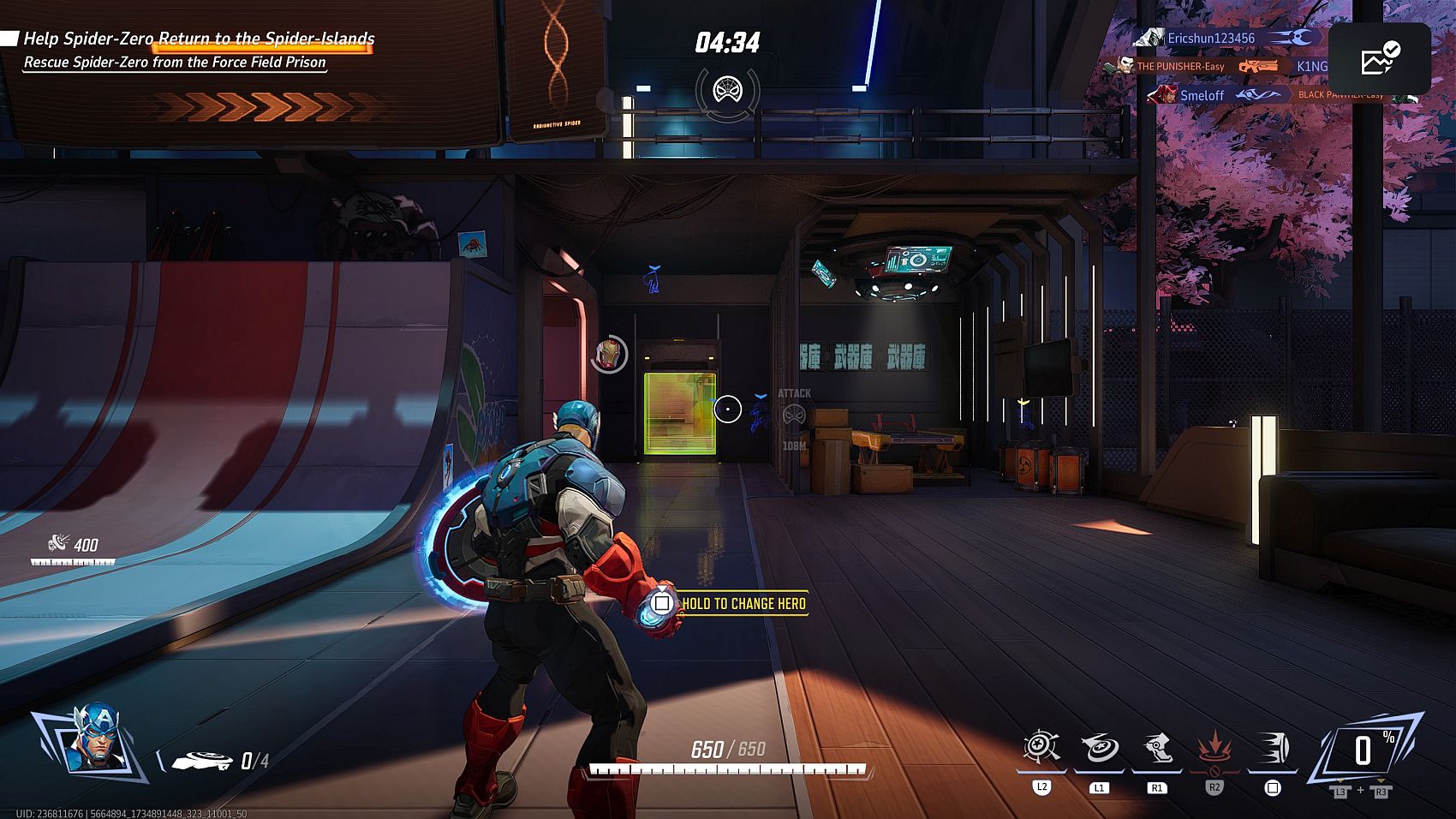Screen dimensions: 1456x819
Task: Click Ericshun123456 in the kill feed
Action: point(1210,38)
